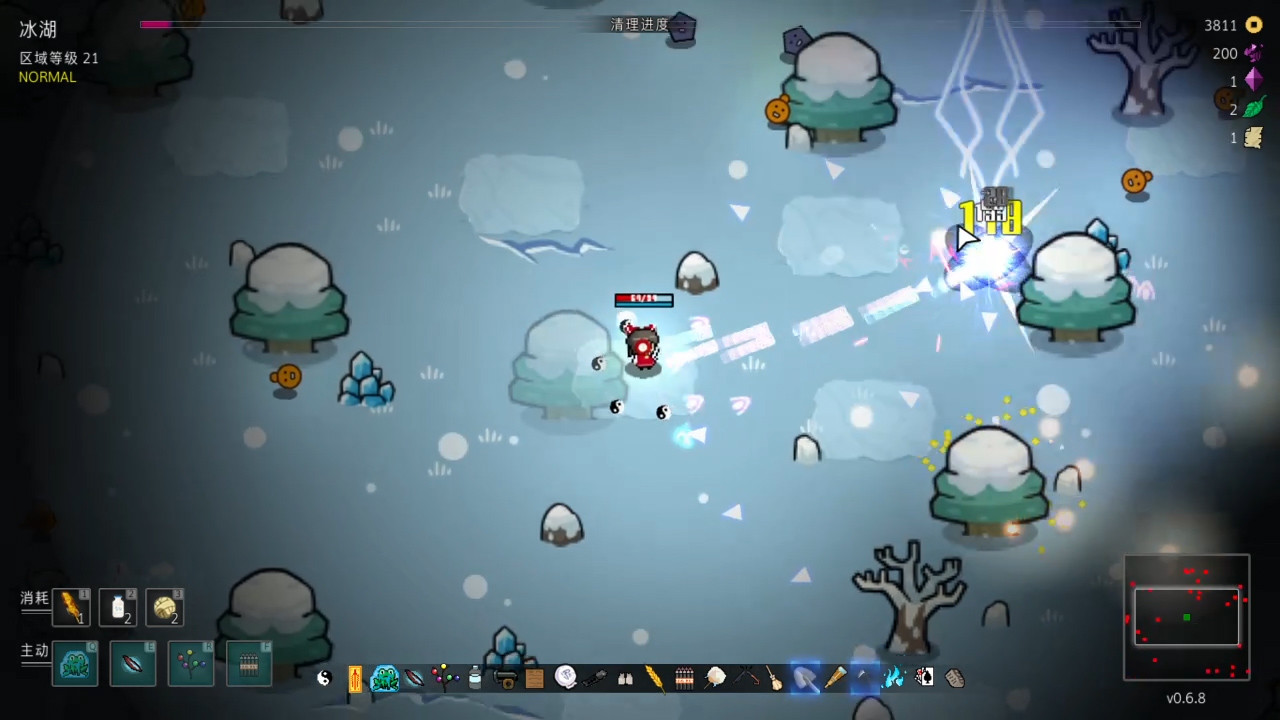Click the blue flame icon in the hotbar
The width and height of the screenshot is (1280, 720).
coord(893,678)
